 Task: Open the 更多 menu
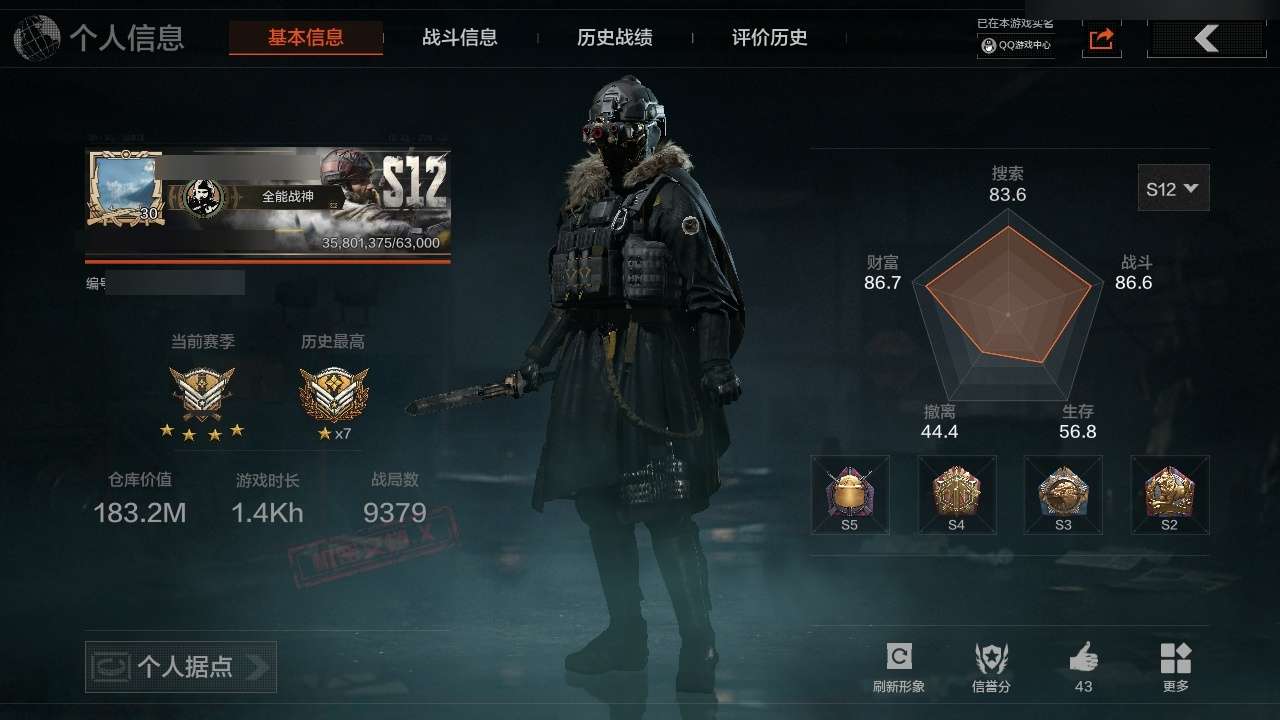click(x=1176, y=667)
